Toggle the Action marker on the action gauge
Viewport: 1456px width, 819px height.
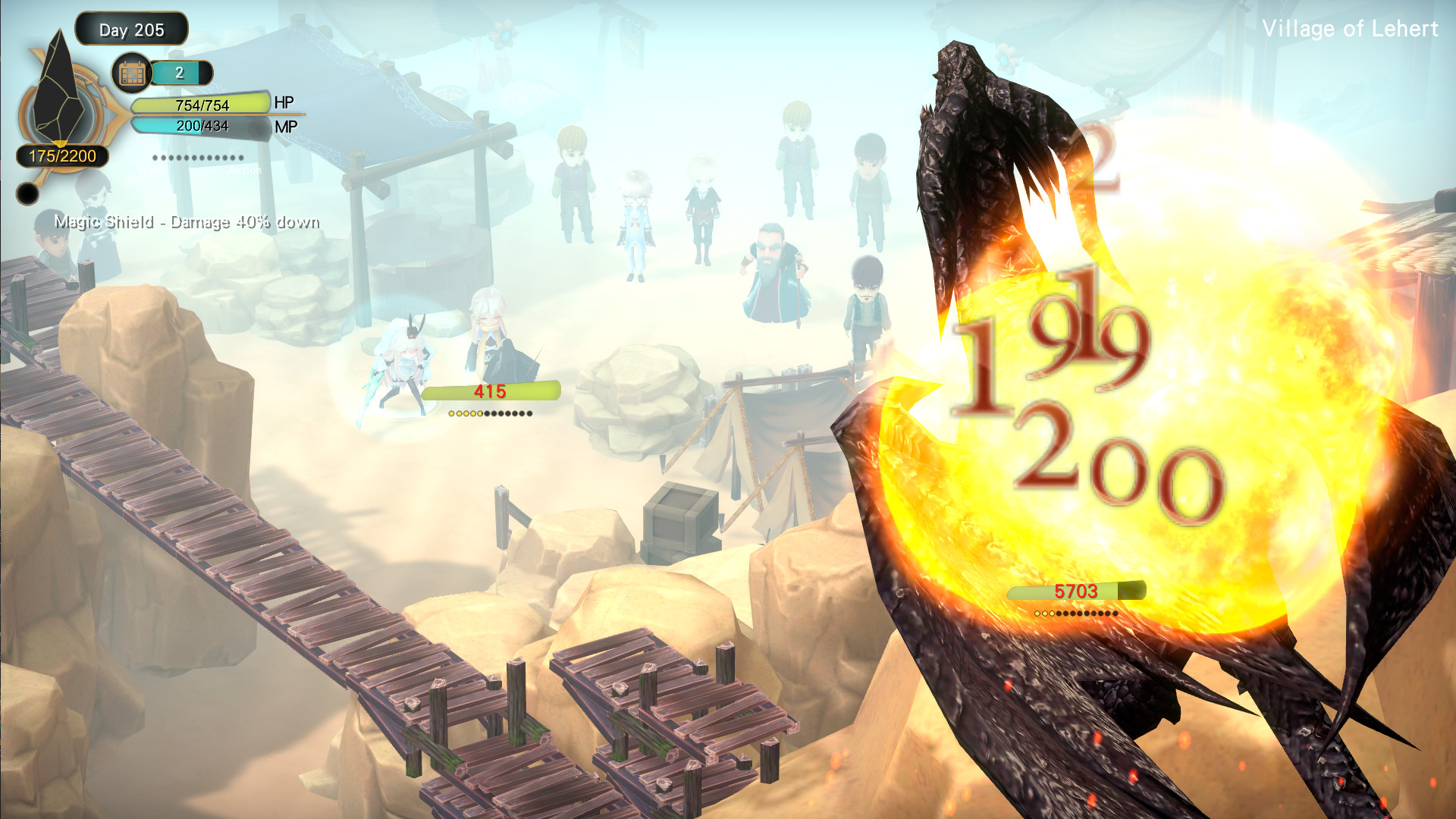click(x=243, y=170)
